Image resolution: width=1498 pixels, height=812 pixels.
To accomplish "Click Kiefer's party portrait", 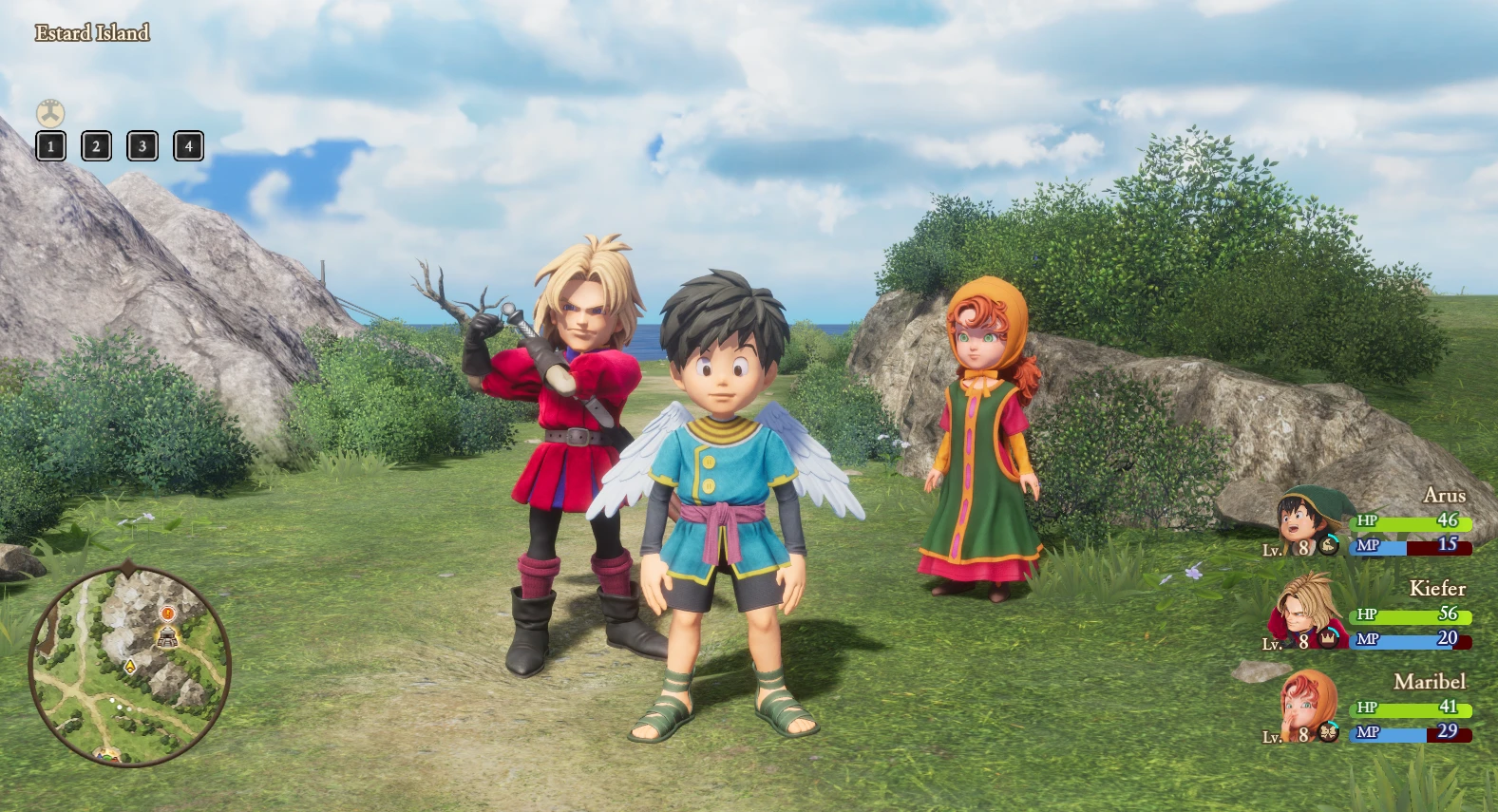I will [1305, 611].
